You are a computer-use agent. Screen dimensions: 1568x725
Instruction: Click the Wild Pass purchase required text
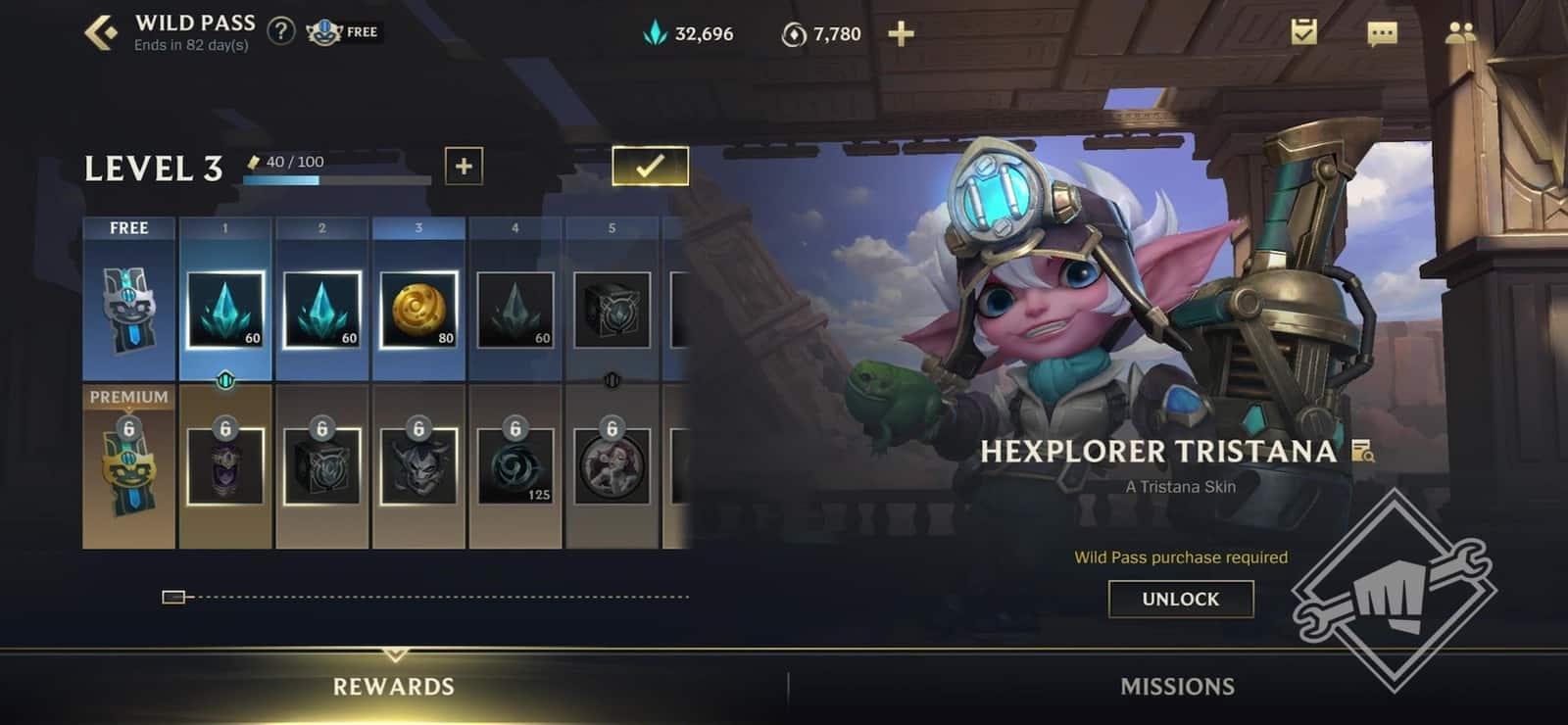coord(1180,556)
